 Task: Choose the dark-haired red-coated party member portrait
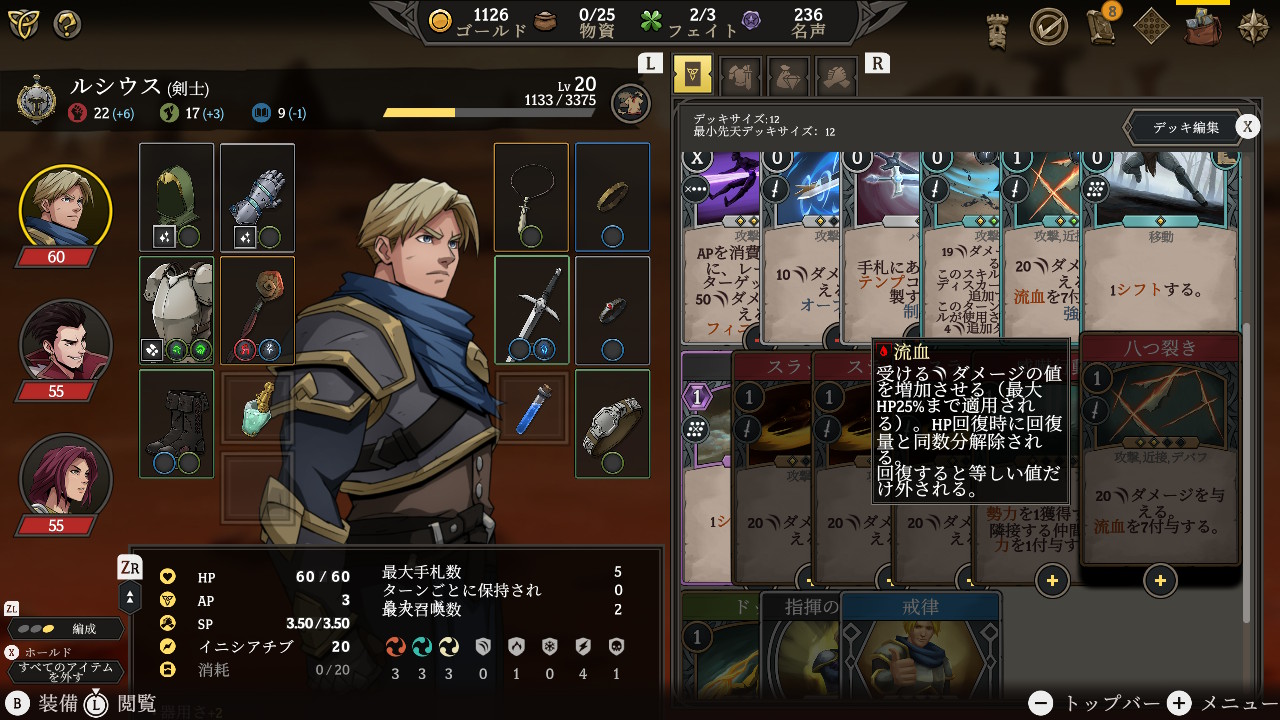(66, 345)
